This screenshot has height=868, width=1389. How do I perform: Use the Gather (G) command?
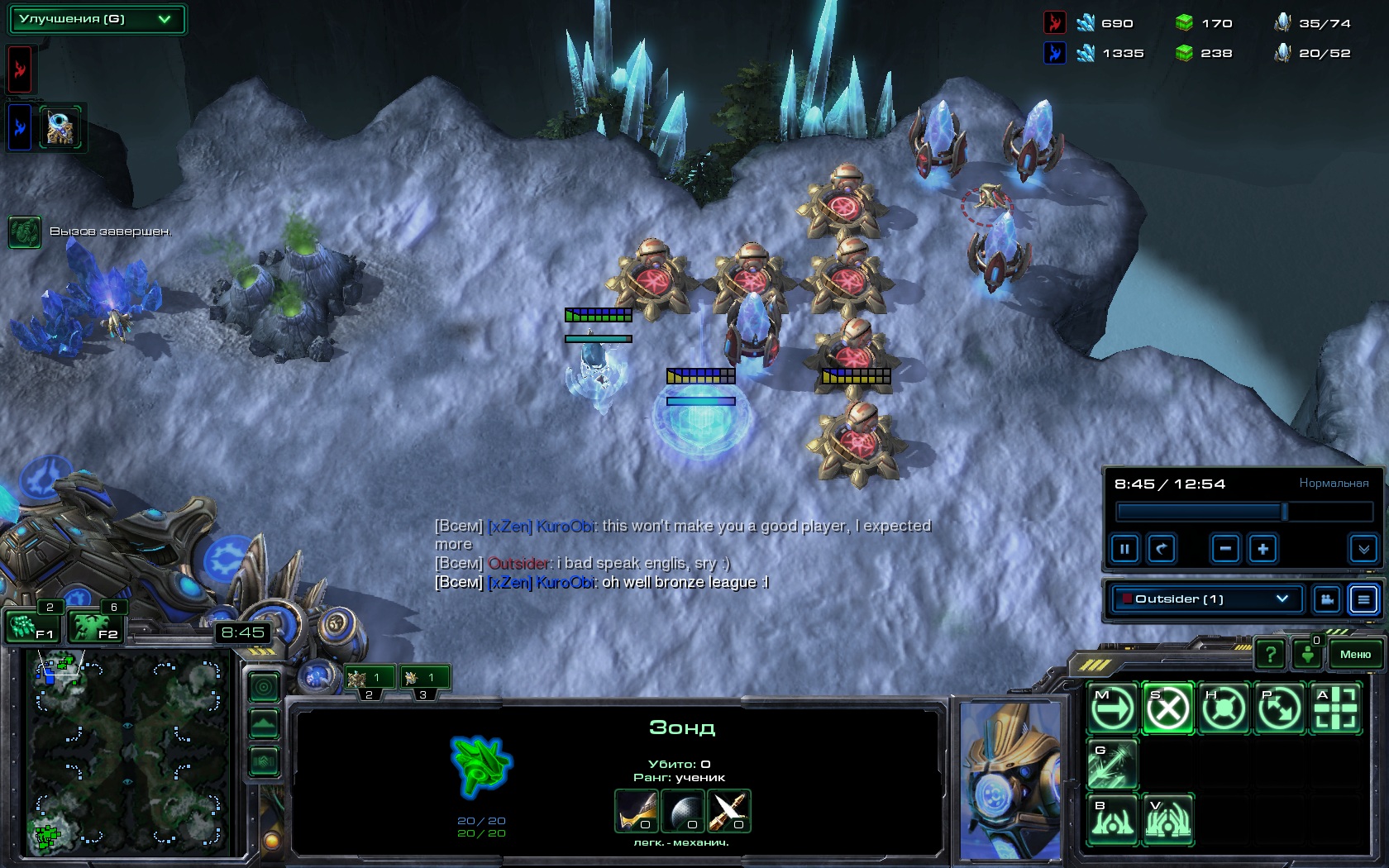pyautogui.click(x=1112, y=764)
